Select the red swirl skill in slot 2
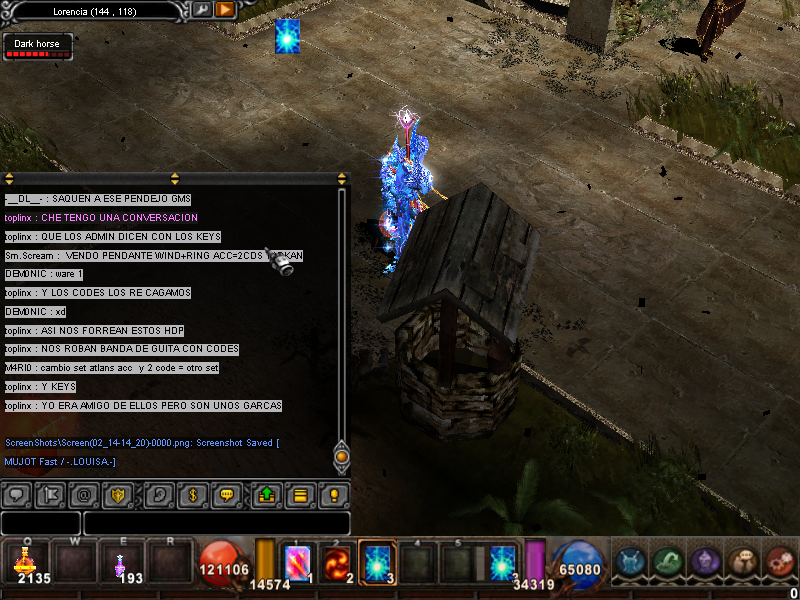Screen dimensions: 800x600 pos(338,561)
